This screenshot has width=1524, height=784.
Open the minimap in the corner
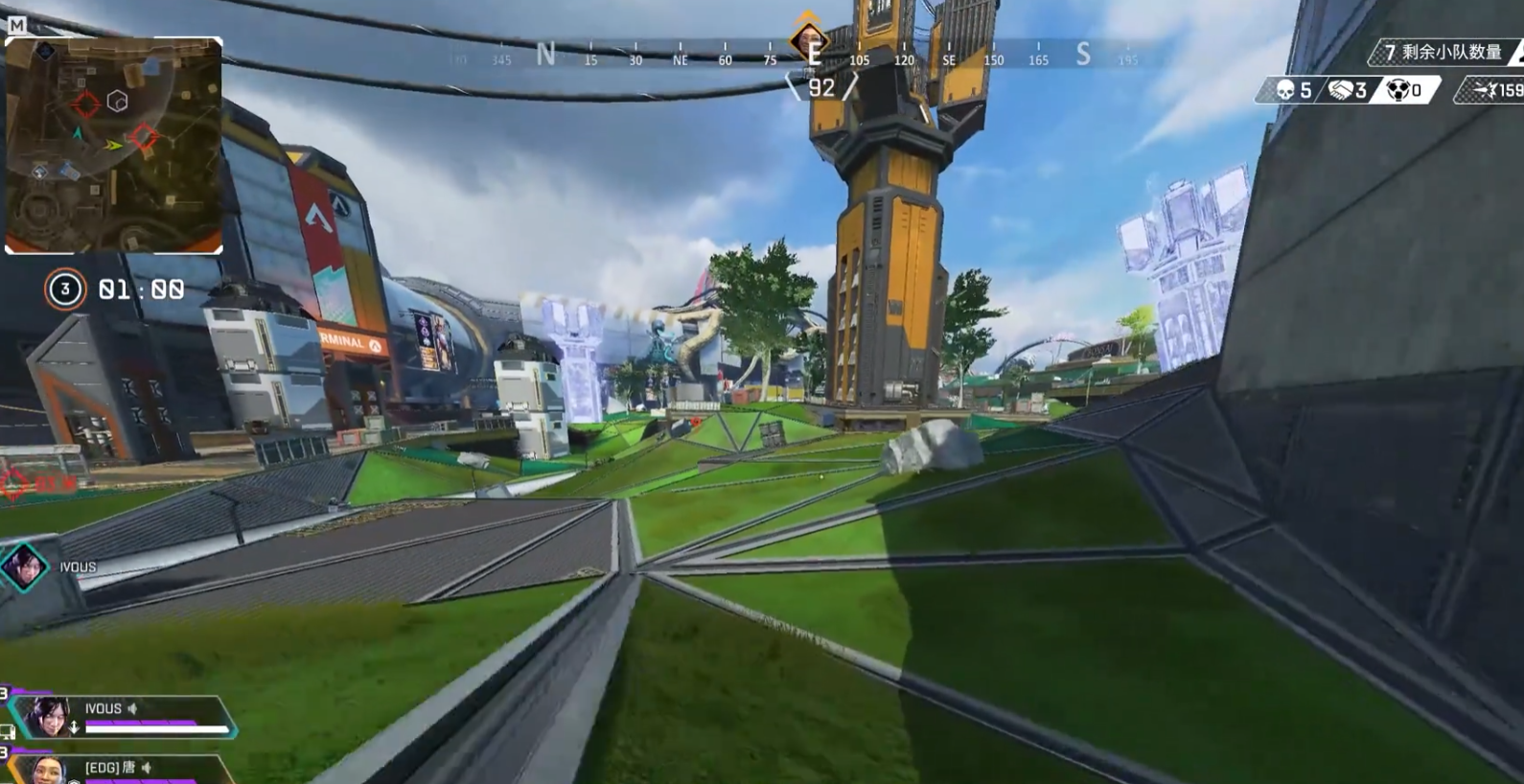[x=114, y=146]
